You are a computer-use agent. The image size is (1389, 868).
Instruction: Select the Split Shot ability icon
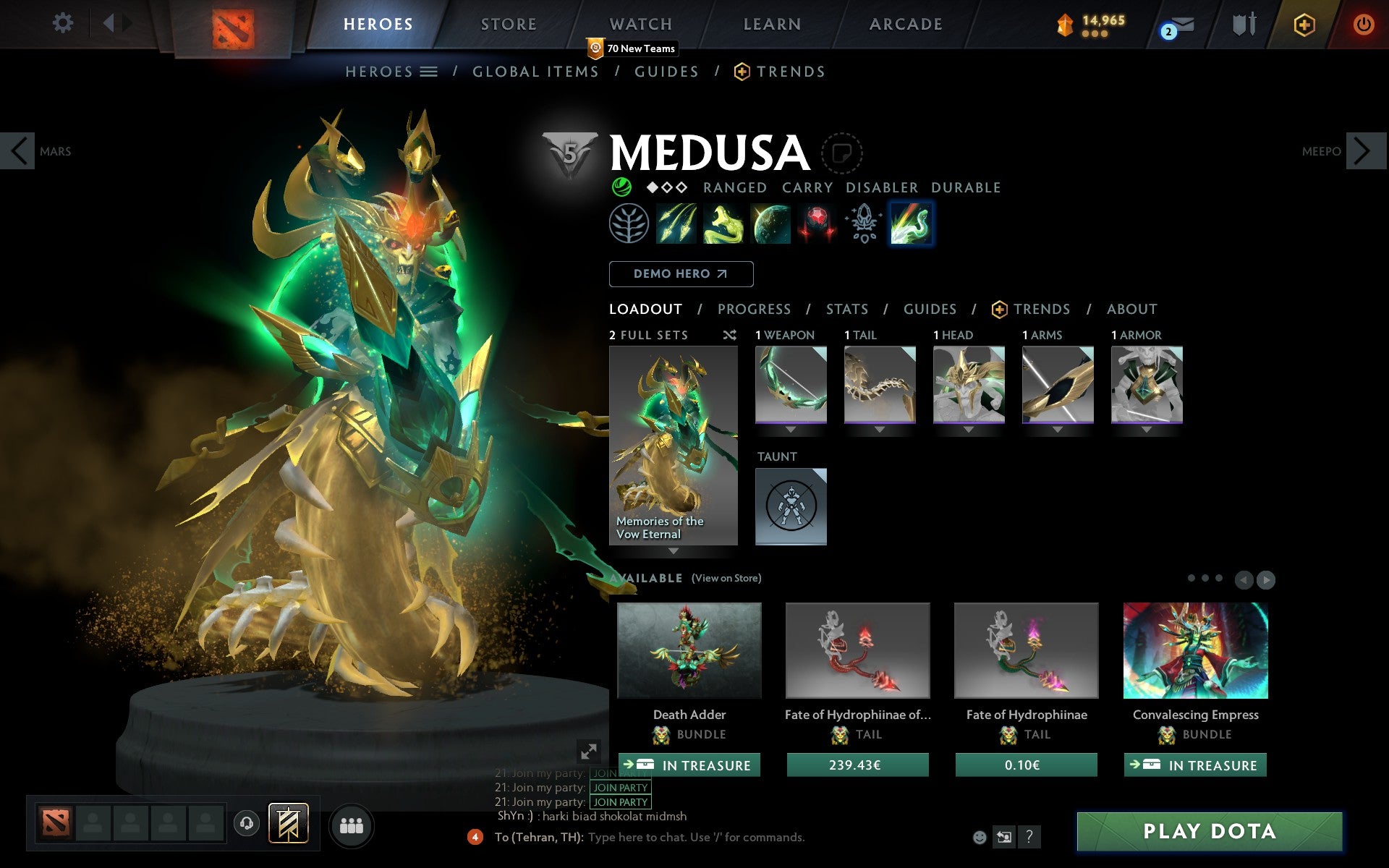click(674, 223)
